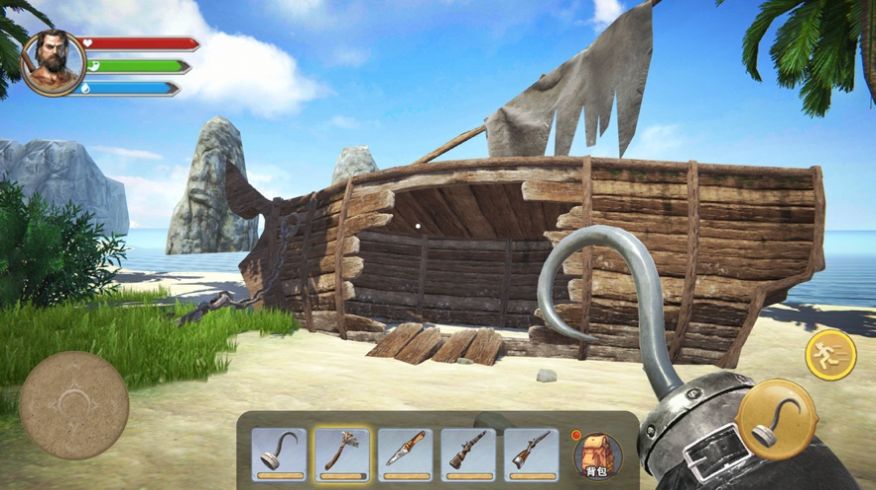
Task: Open the character portrait
Action: point(53,63)
